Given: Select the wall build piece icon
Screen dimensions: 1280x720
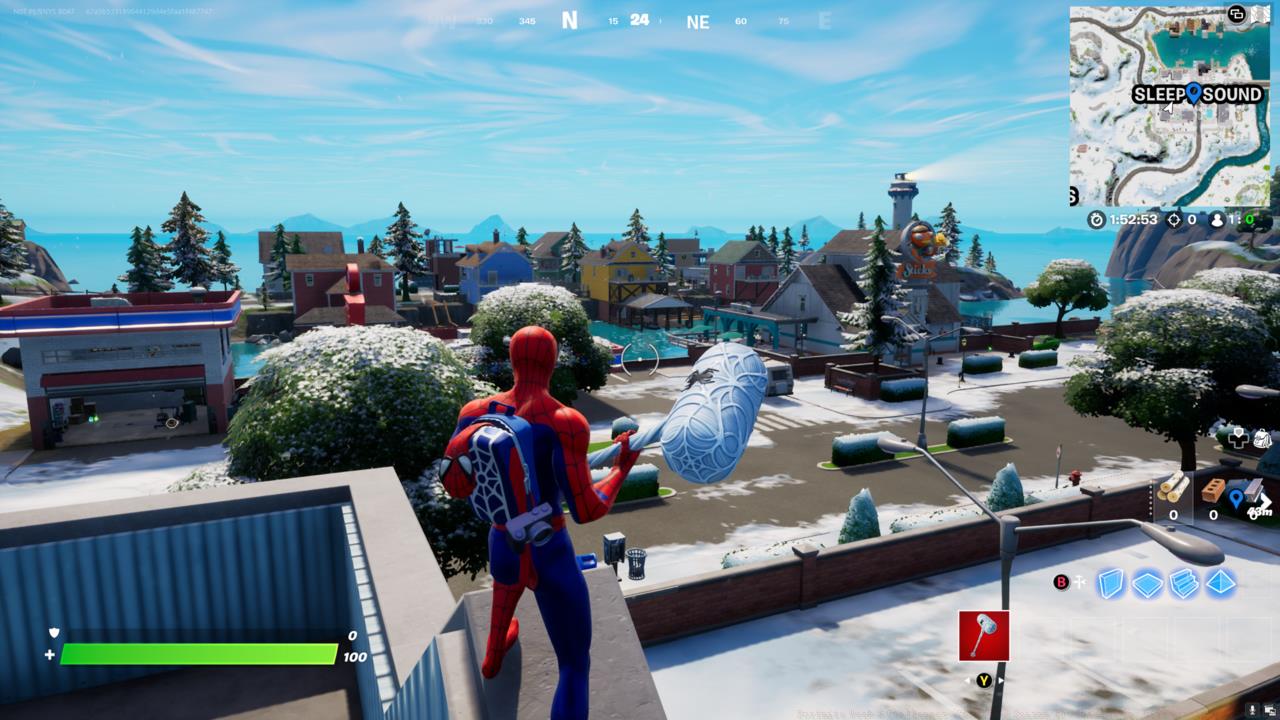Looking at the screenshot, I should point(1110,585).
